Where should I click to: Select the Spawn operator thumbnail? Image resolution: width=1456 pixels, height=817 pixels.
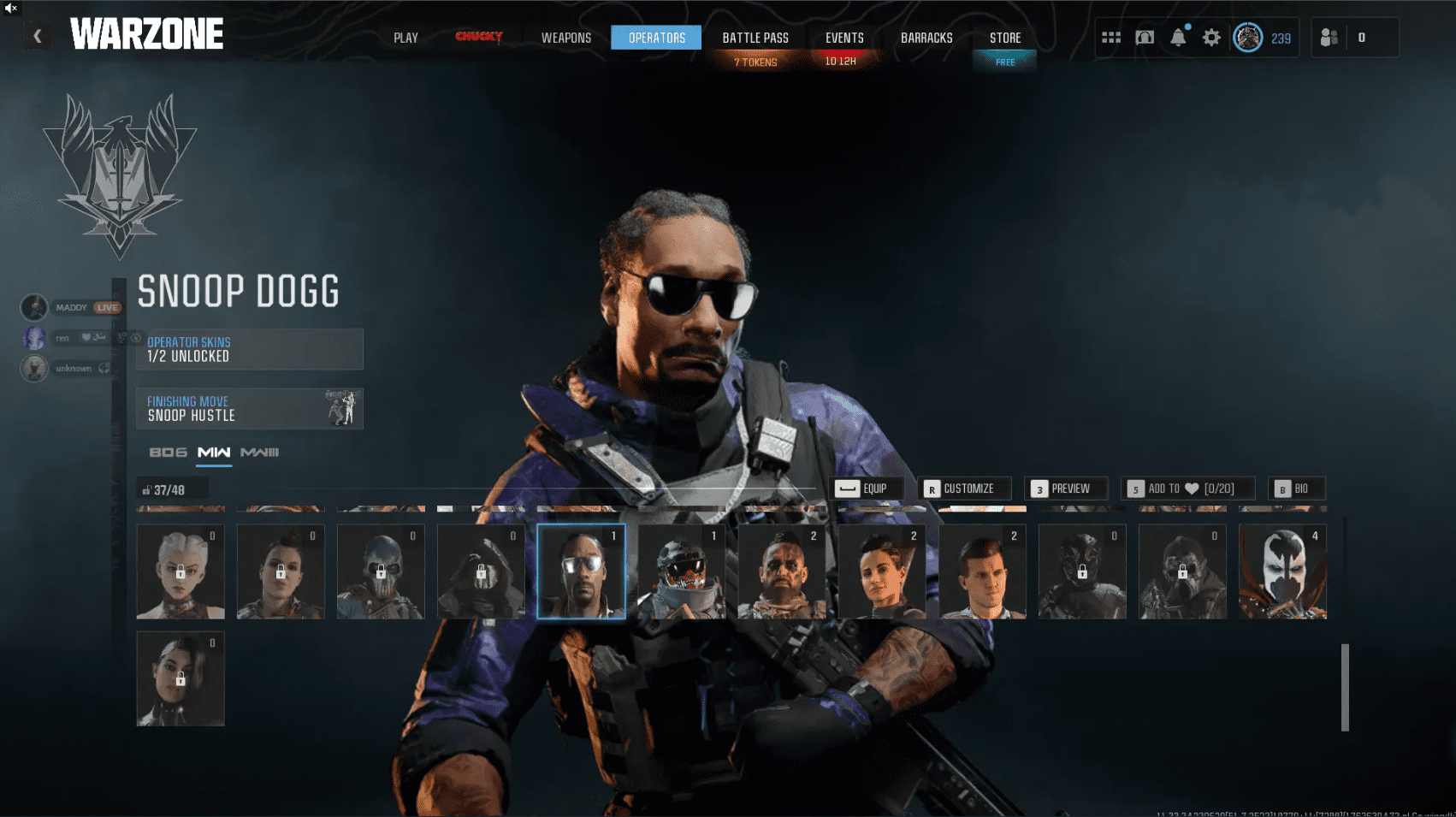coord(1282,571)
